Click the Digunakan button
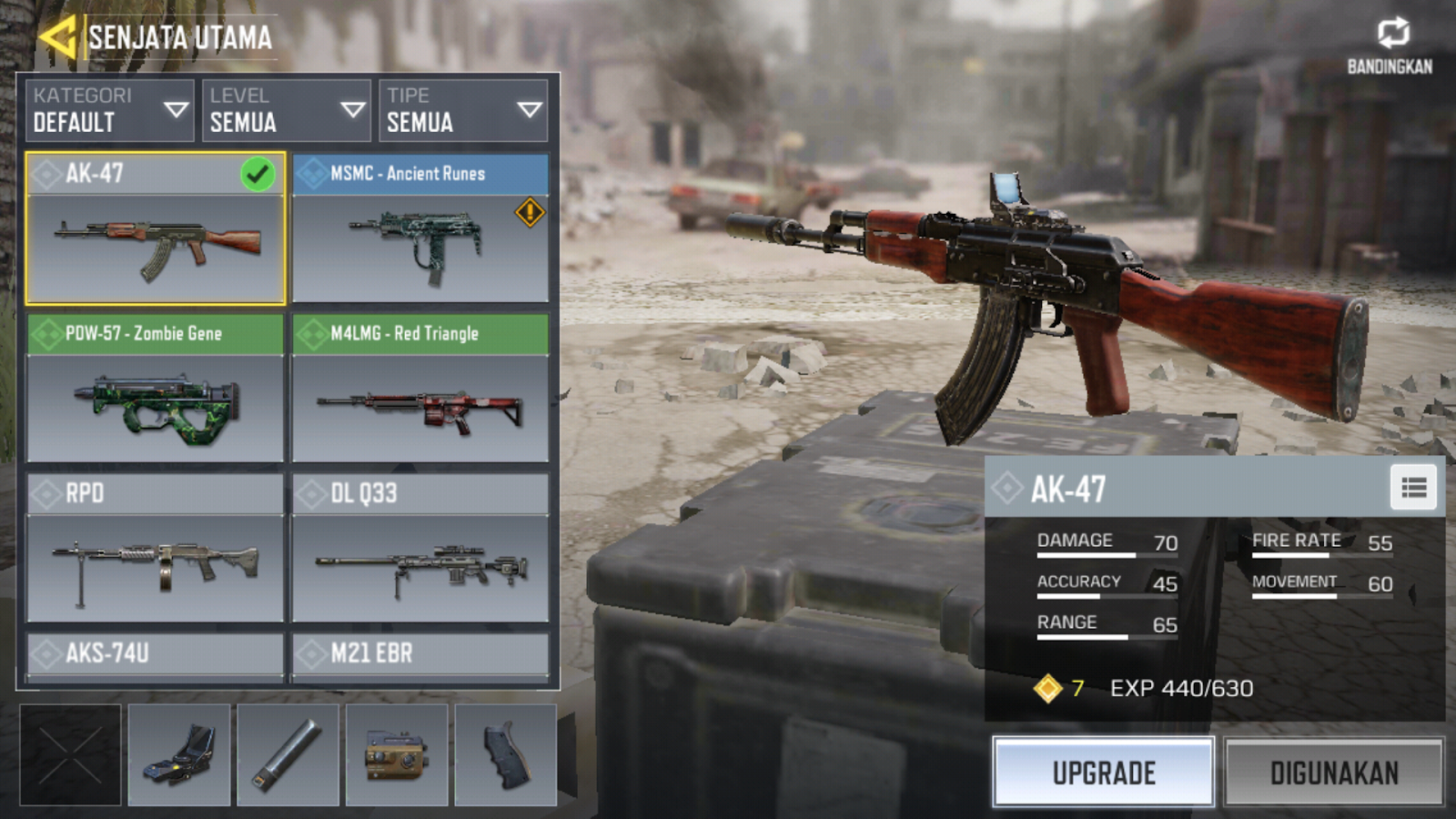 [x=1334, y=773]
